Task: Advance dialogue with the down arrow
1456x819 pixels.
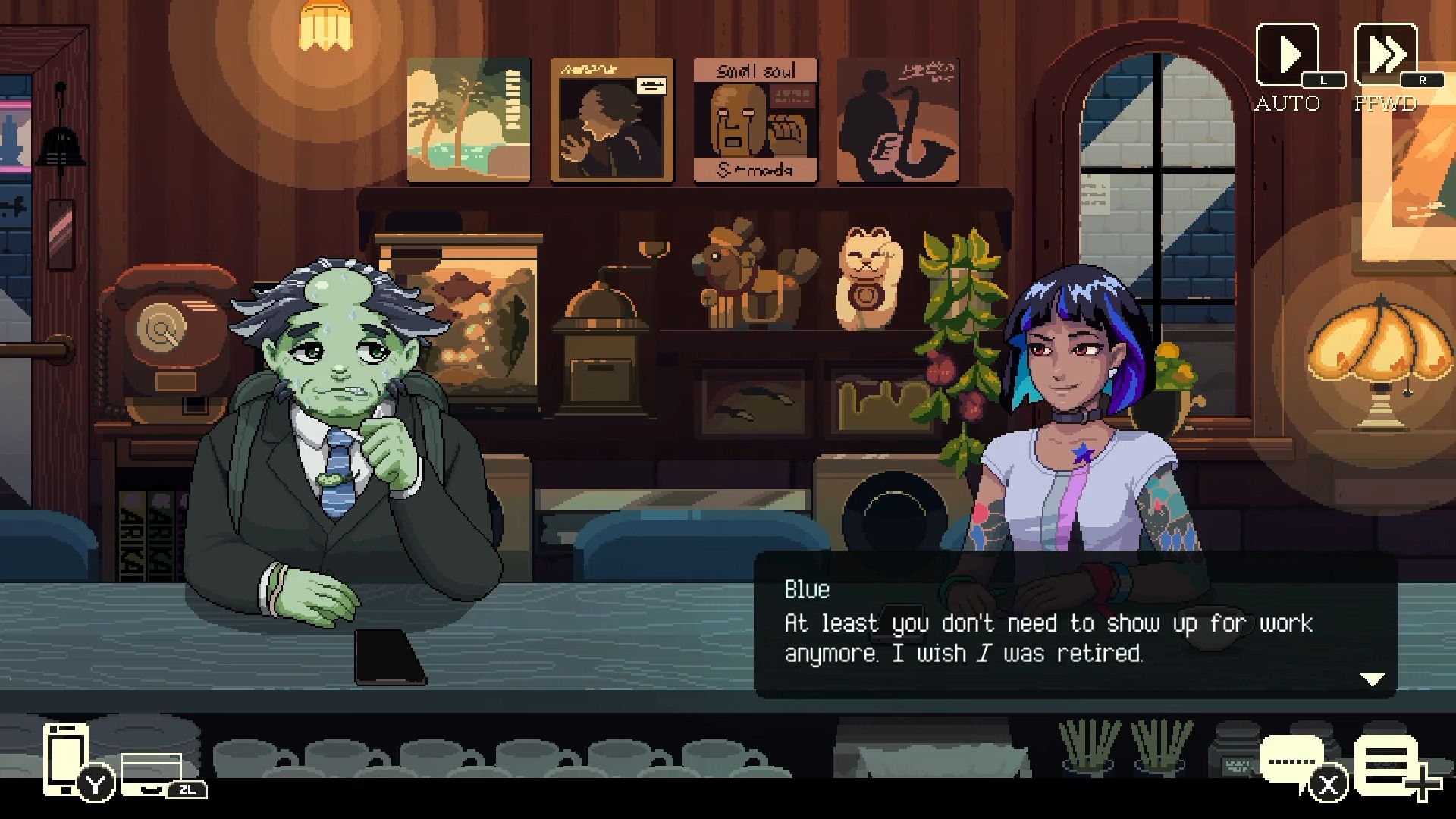Action: point(1373,679)
